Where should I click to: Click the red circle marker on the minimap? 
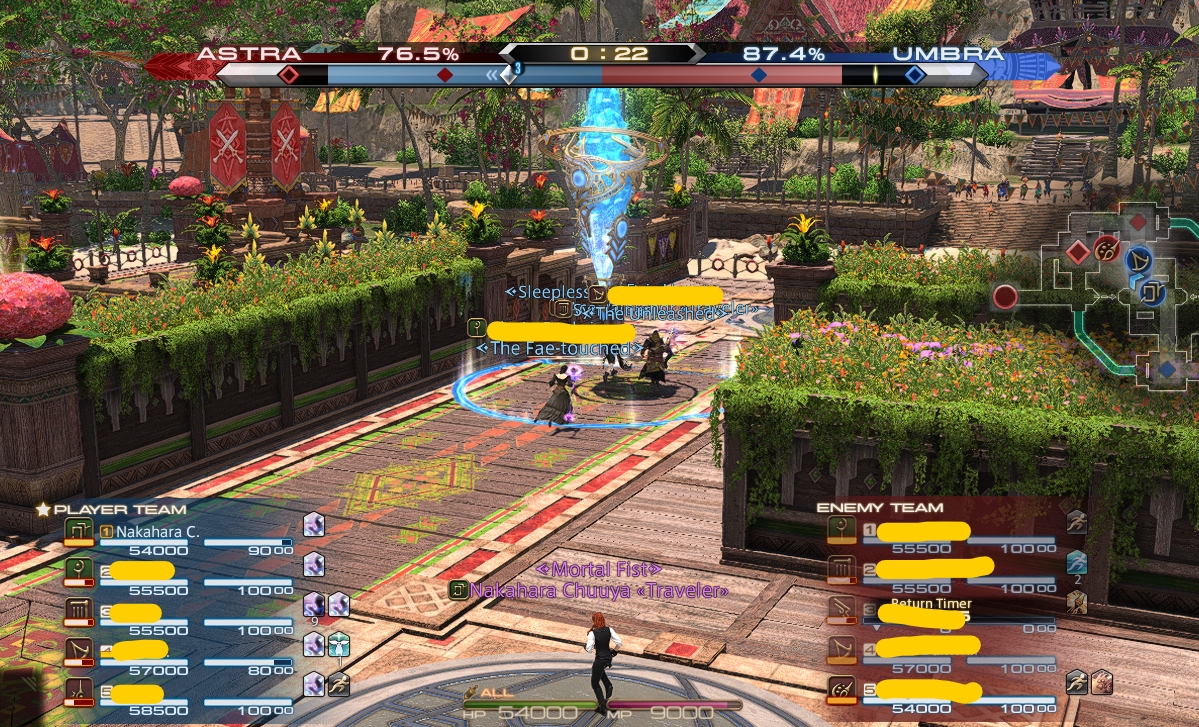click(1005, 297)
